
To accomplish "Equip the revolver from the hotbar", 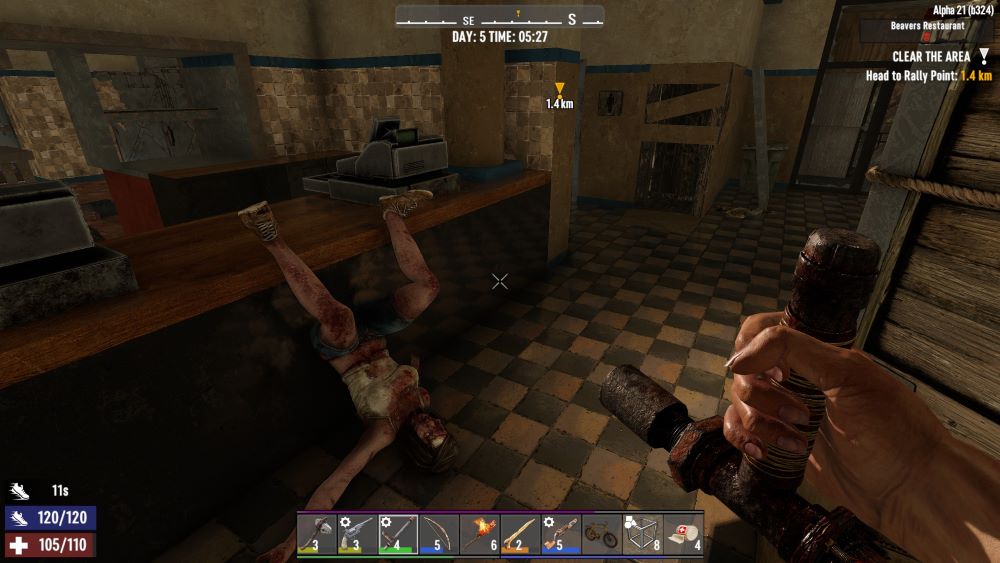I will [357, 534].
